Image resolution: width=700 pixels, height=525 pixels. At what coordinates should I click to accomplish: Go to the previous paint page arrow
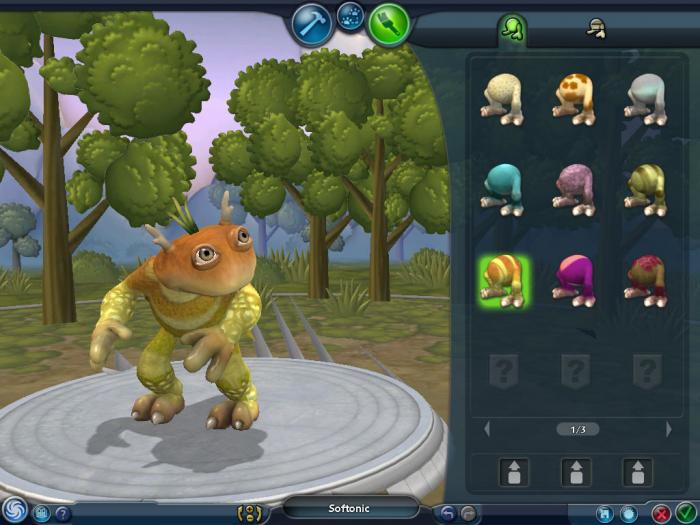[487, 429]
